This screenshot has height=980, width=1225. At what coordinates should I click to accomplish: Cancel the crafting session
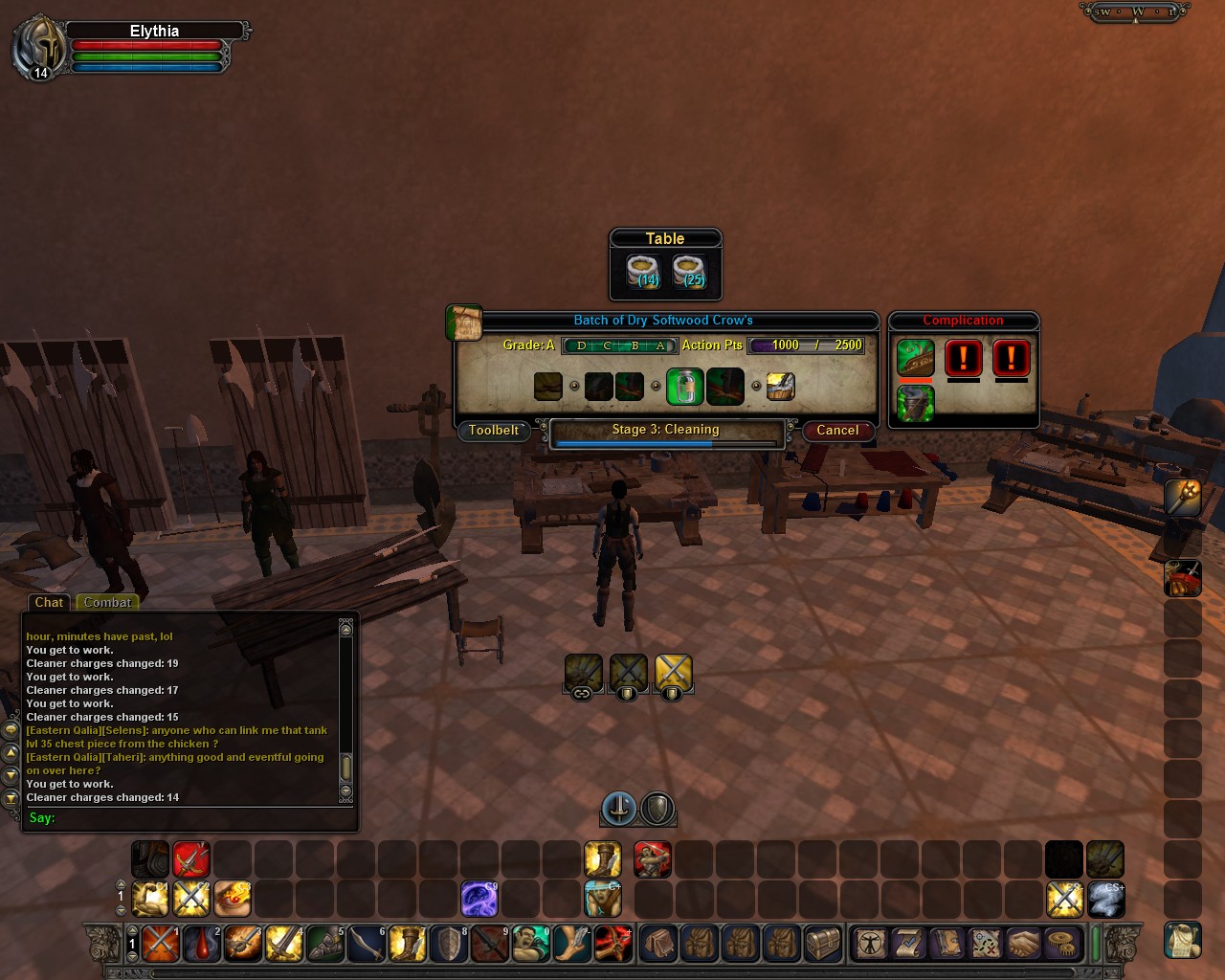(x=837, y=431)
